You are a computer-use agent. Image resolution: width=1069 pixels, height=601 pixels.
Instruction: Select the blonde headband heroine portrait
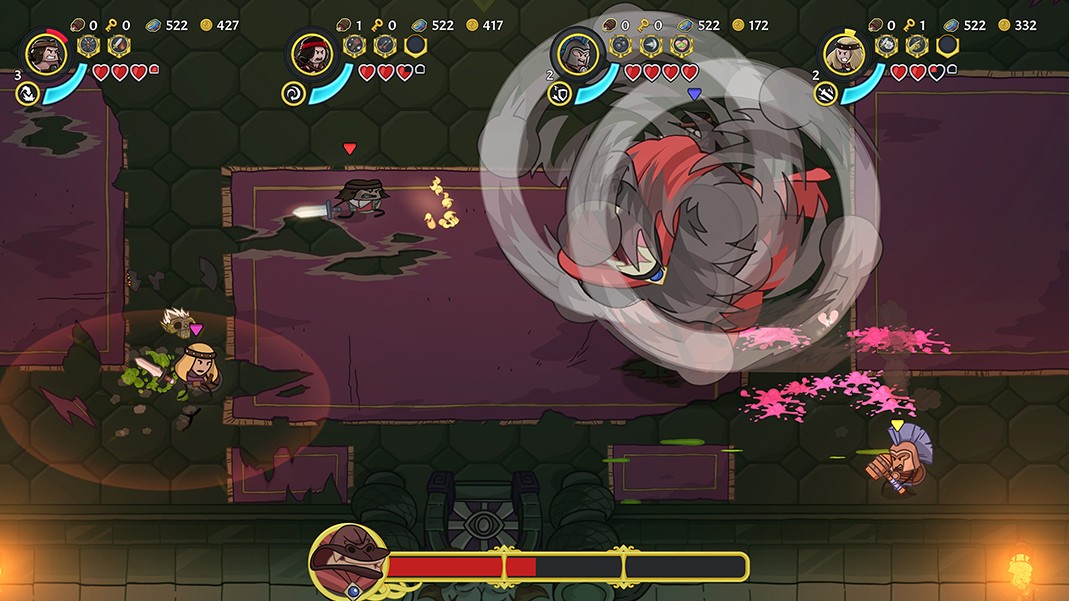click(844, 53)
